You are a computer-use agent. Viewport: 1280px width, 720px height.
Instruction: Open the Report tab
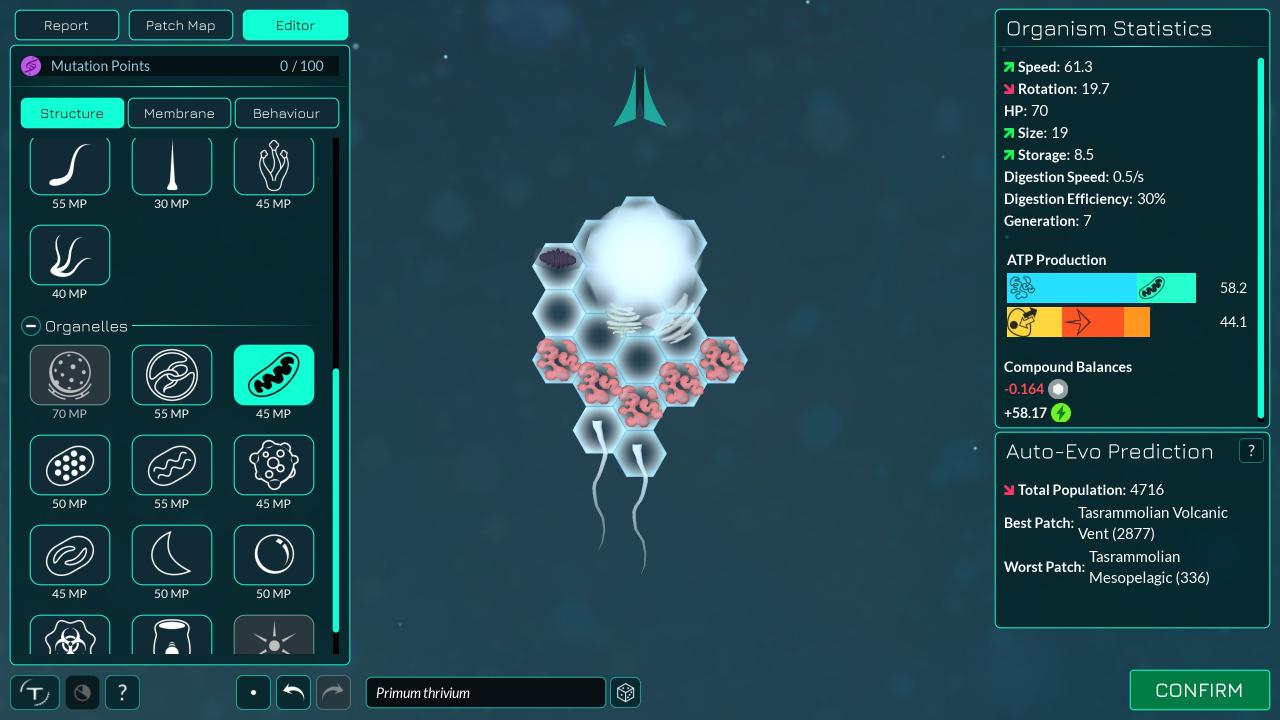click(x=66, y=25)
